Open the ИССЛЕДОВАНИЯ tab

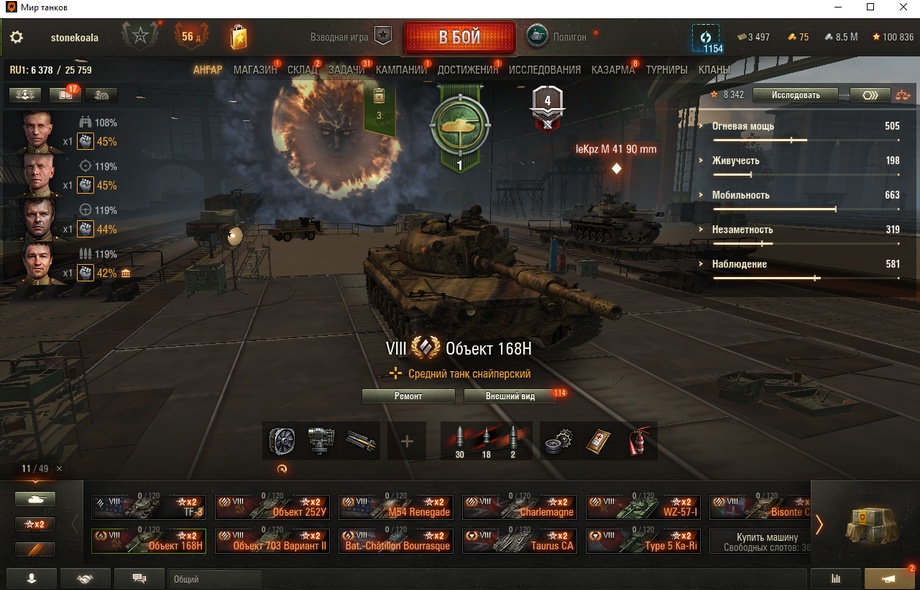pyautogui.click(x=544, y=70)
